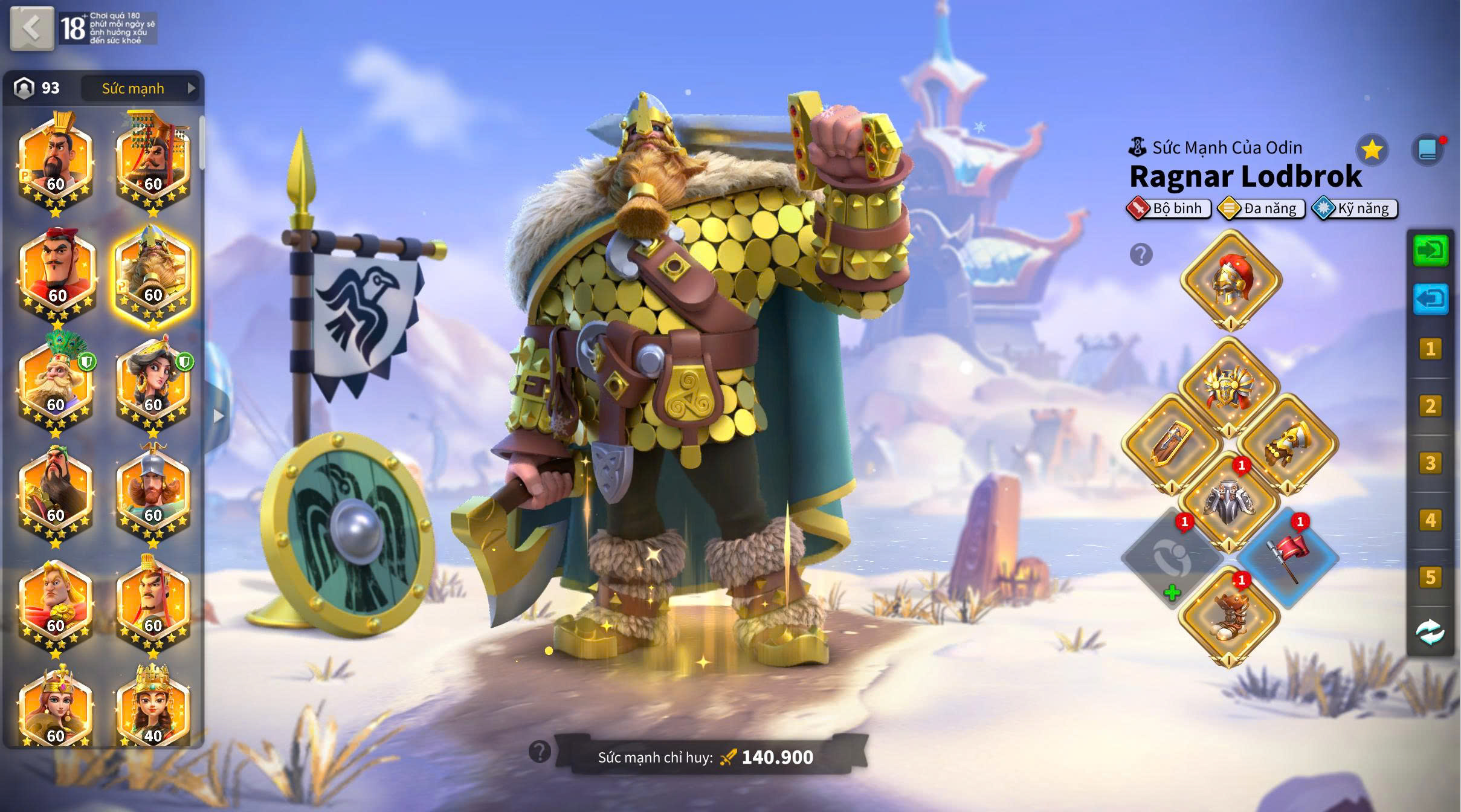Toggle the gold star favorite button
1461x812 pixels.
tap(1372, 150)
